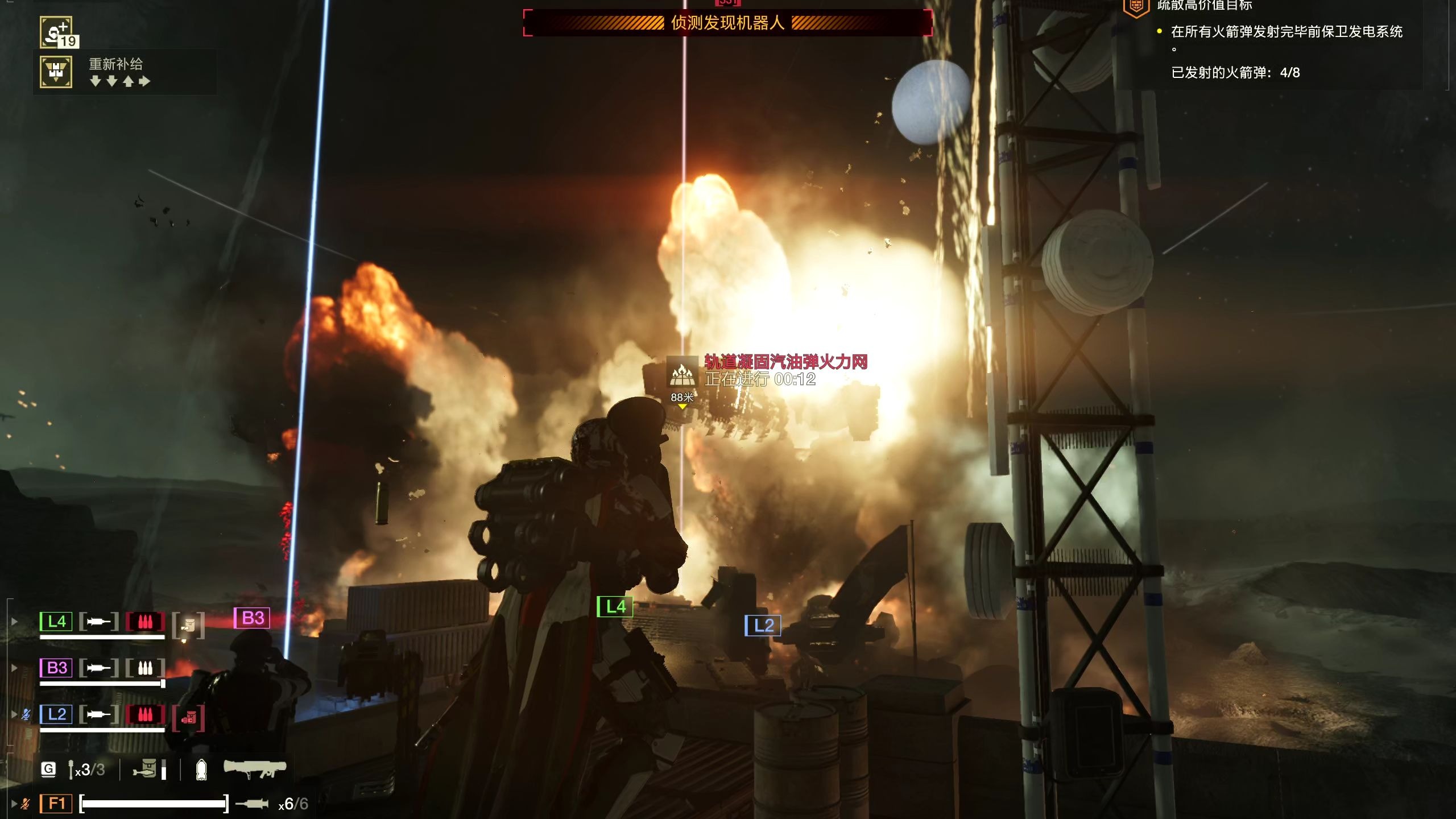
Task: Click the supply backpack icon in the loadout row
Action: click(145, 769)
